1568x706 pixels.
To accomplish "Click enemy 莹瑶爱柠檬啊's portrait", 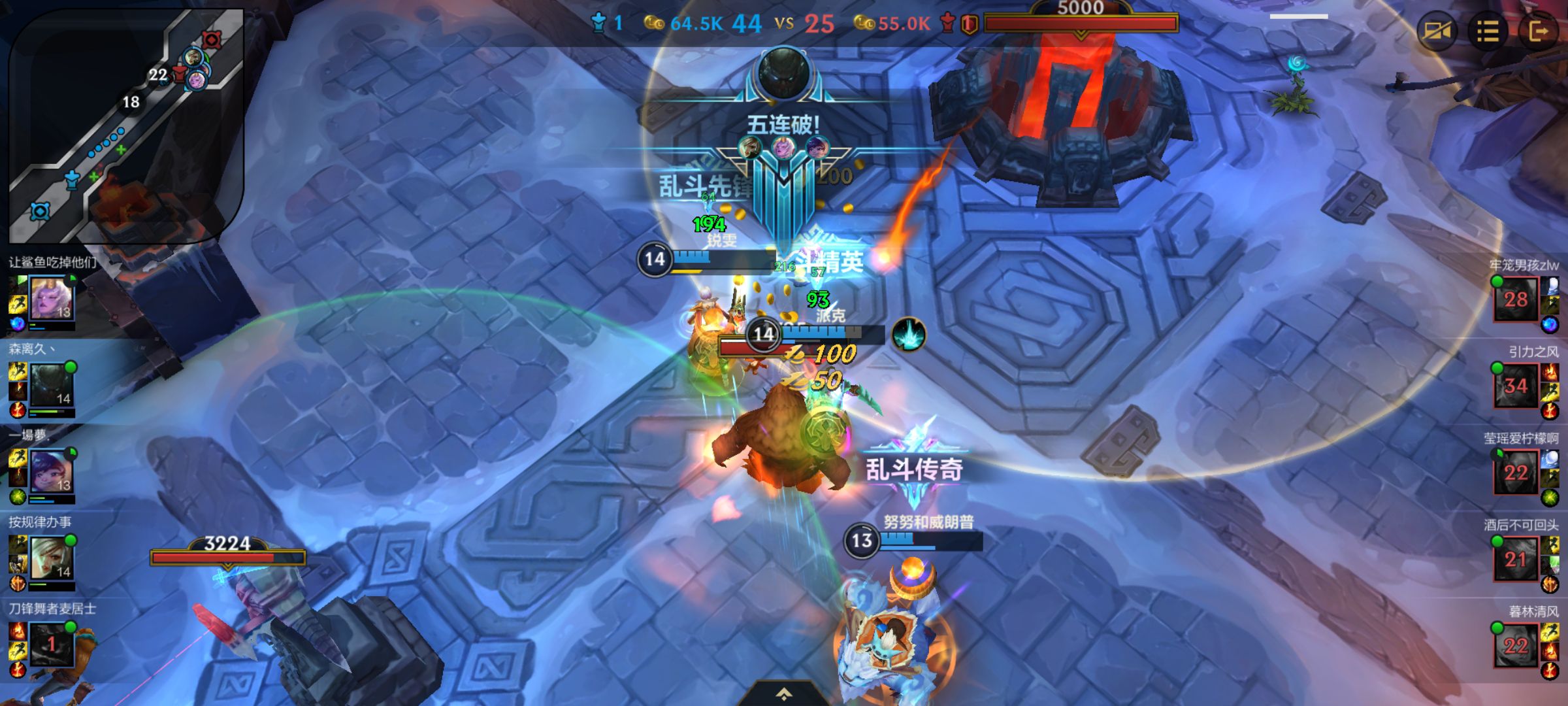I will 1516,472.
